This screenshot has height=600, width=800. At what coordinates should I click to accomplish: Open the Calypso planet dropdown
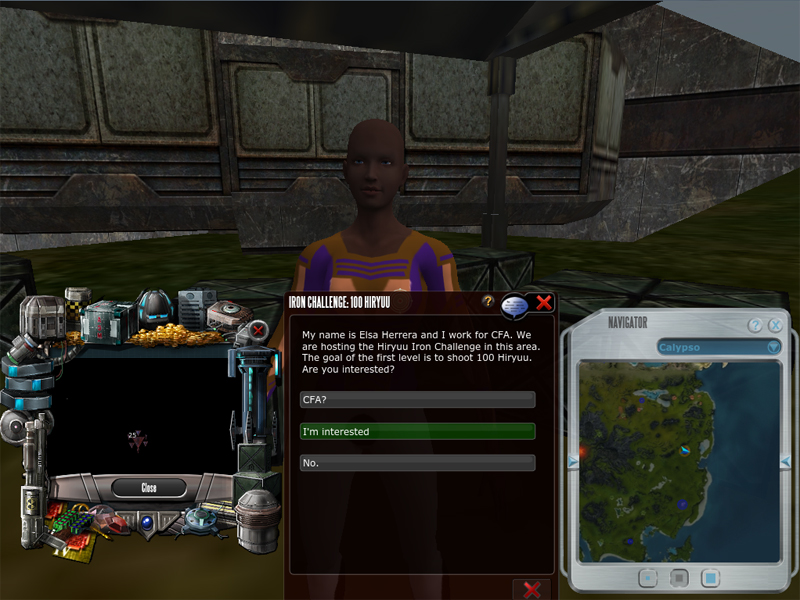pyautogui.click(x=773, y=347)
